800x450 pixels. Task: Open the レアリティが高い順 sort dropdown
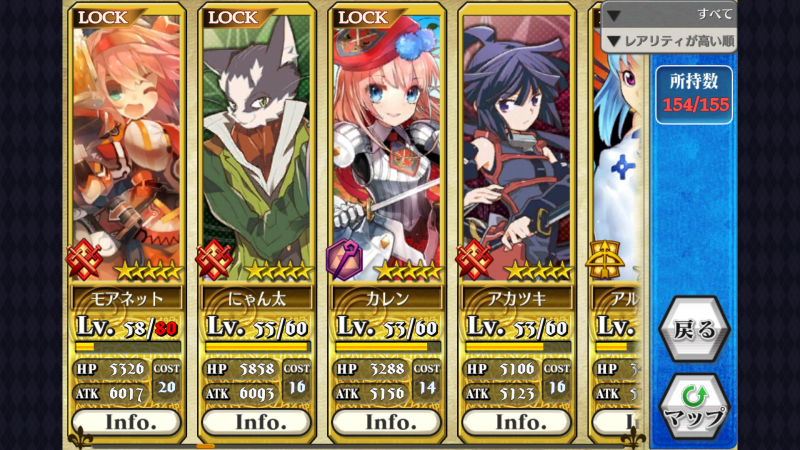(x=669, y=41)
